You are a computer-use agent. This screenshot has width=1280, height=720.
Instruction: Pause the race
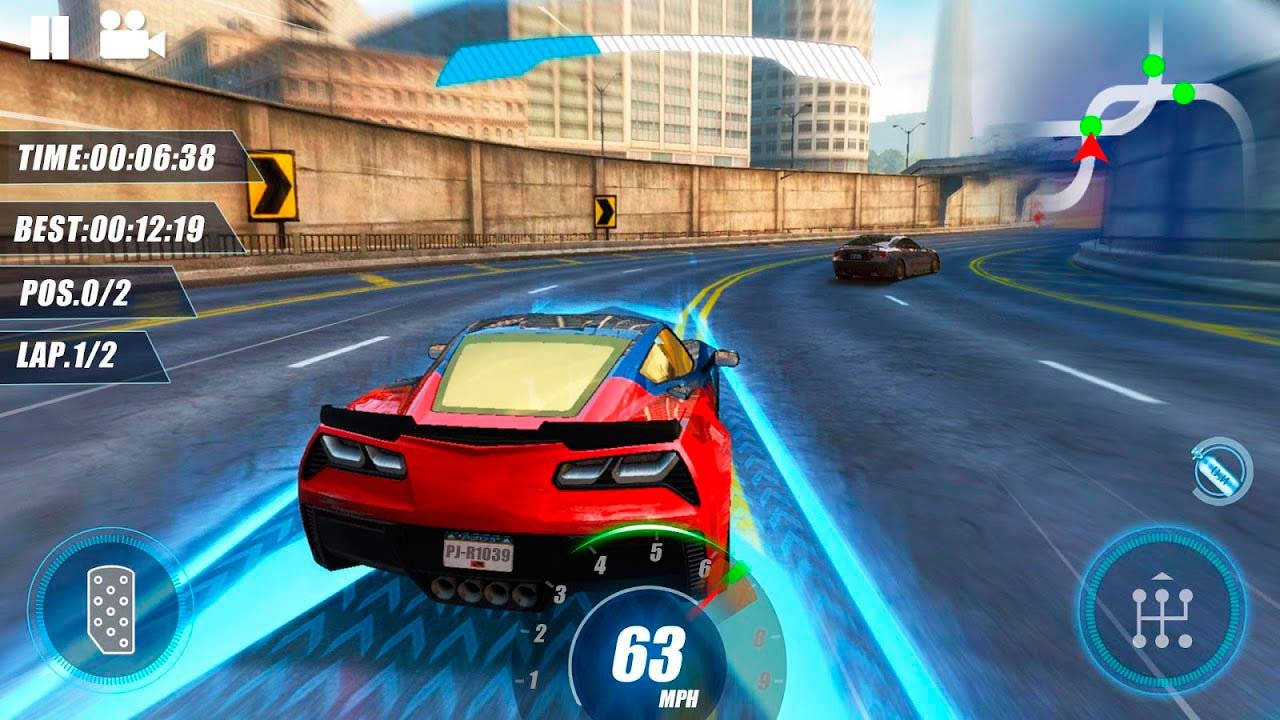pyautogui.click(x=49, y=38)
